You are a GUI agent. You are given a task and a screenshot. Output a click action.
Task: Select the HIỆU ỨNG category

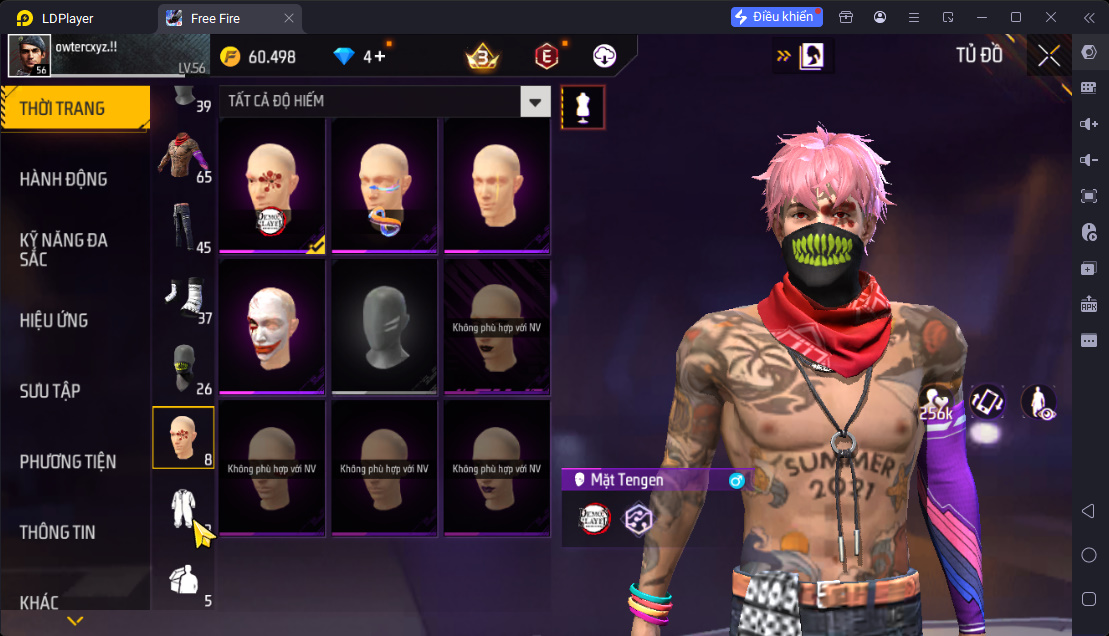54,320
